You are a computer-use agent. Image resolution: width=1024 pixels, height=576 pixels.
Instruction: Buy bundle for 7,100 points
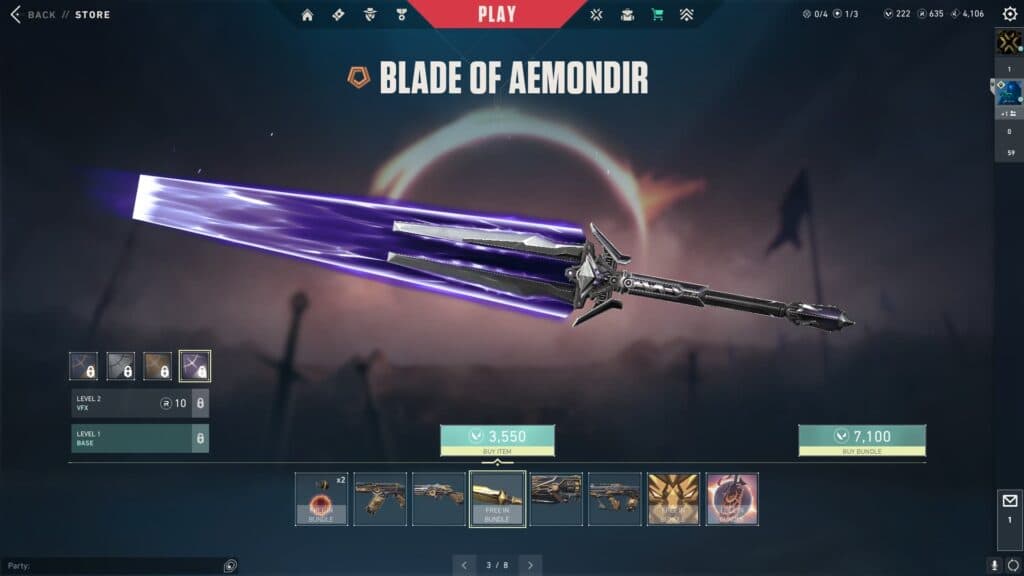tap(861, 437)
